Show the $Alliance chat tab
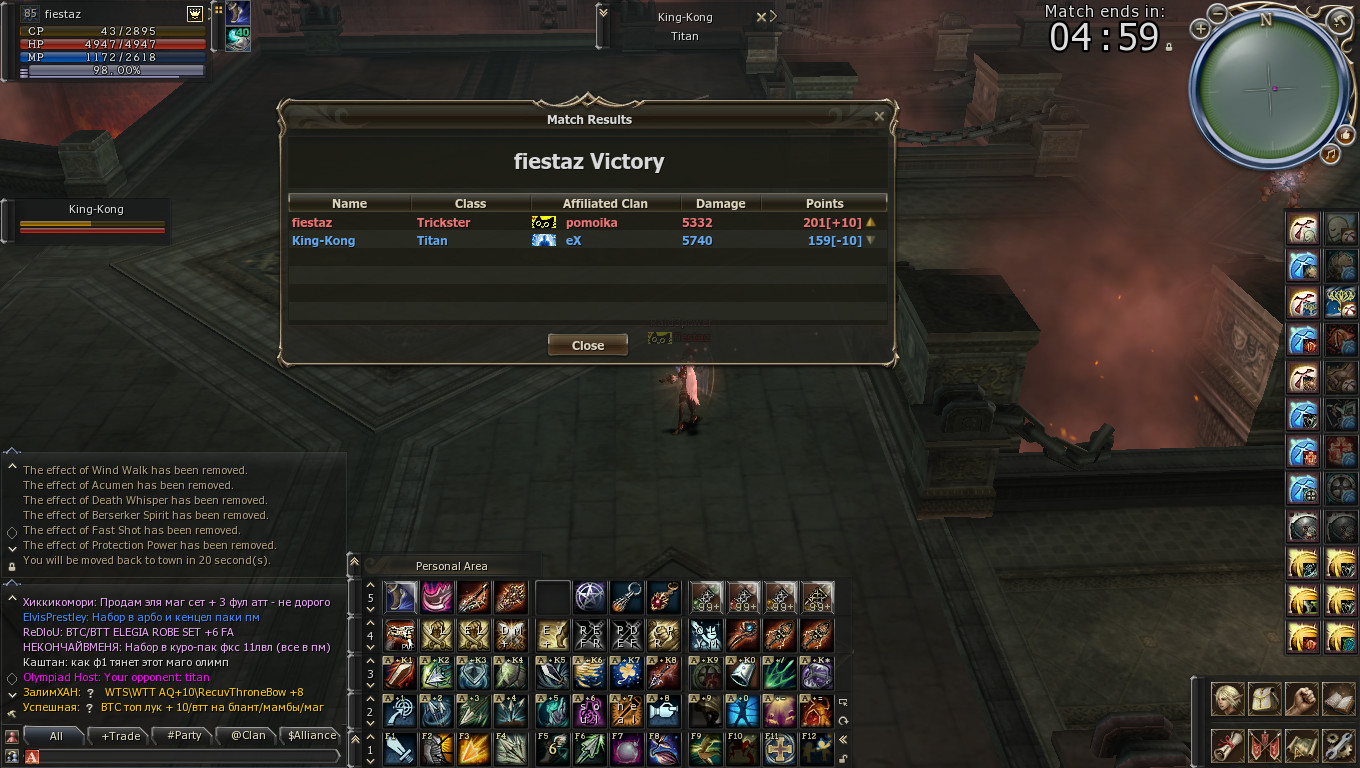Image resolution: width=1360 pixels, height=768 pixels. click(312, 736)
